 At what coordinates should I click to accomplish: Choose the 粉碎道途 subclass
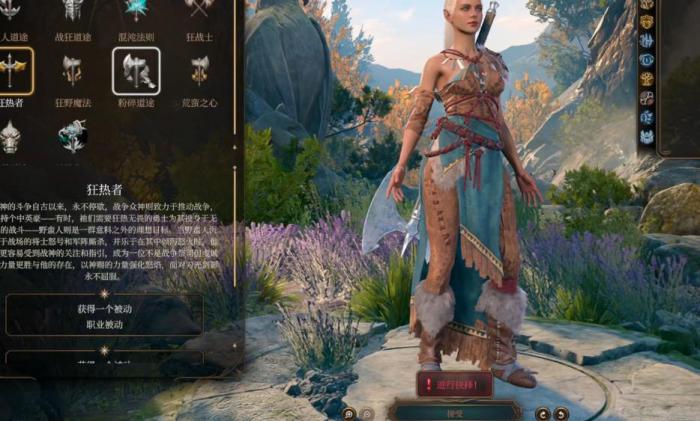point(135,70)
